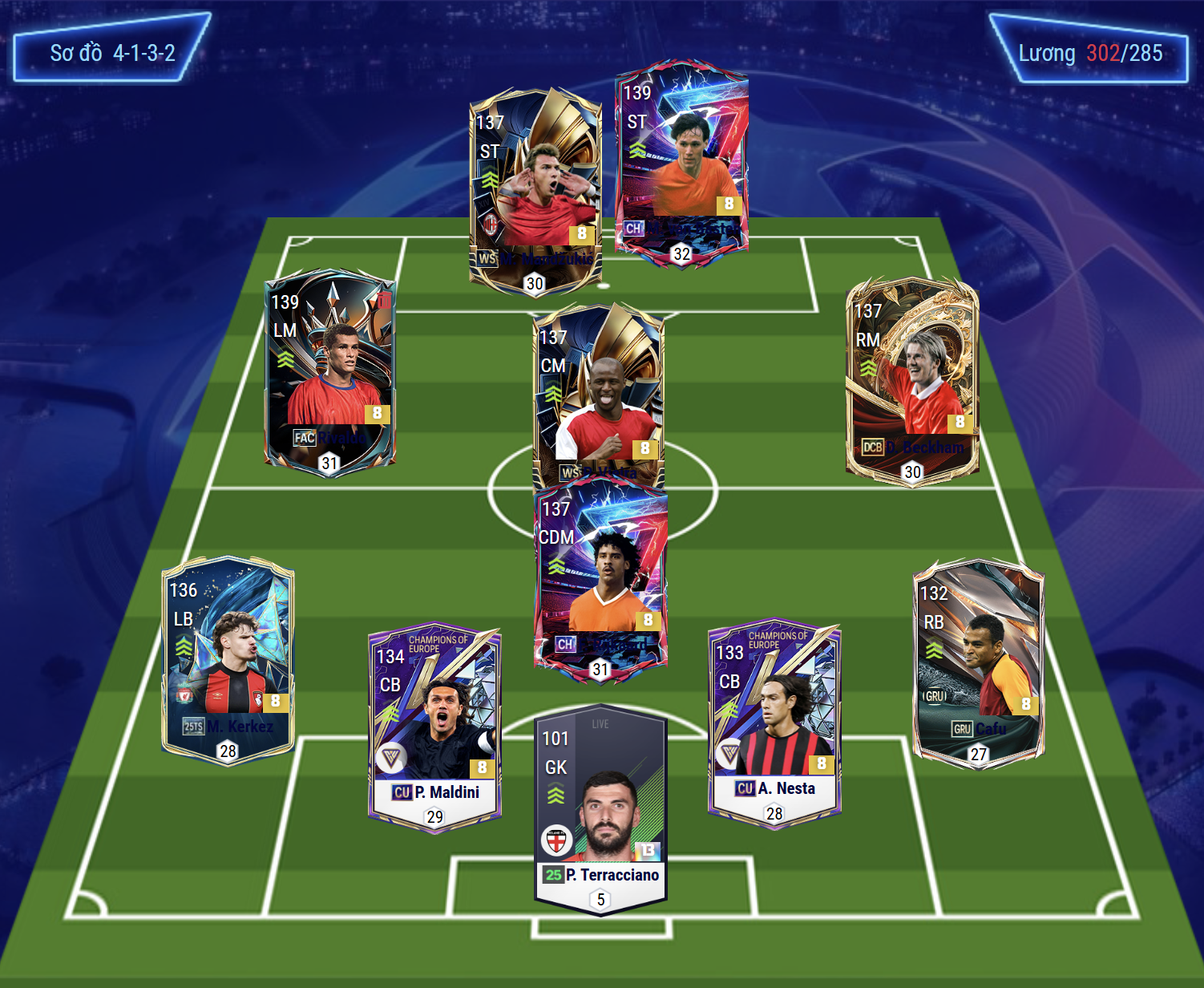Select the P. Vieira CM card
The image size is (1204, 988).
(x=598, y=393)
